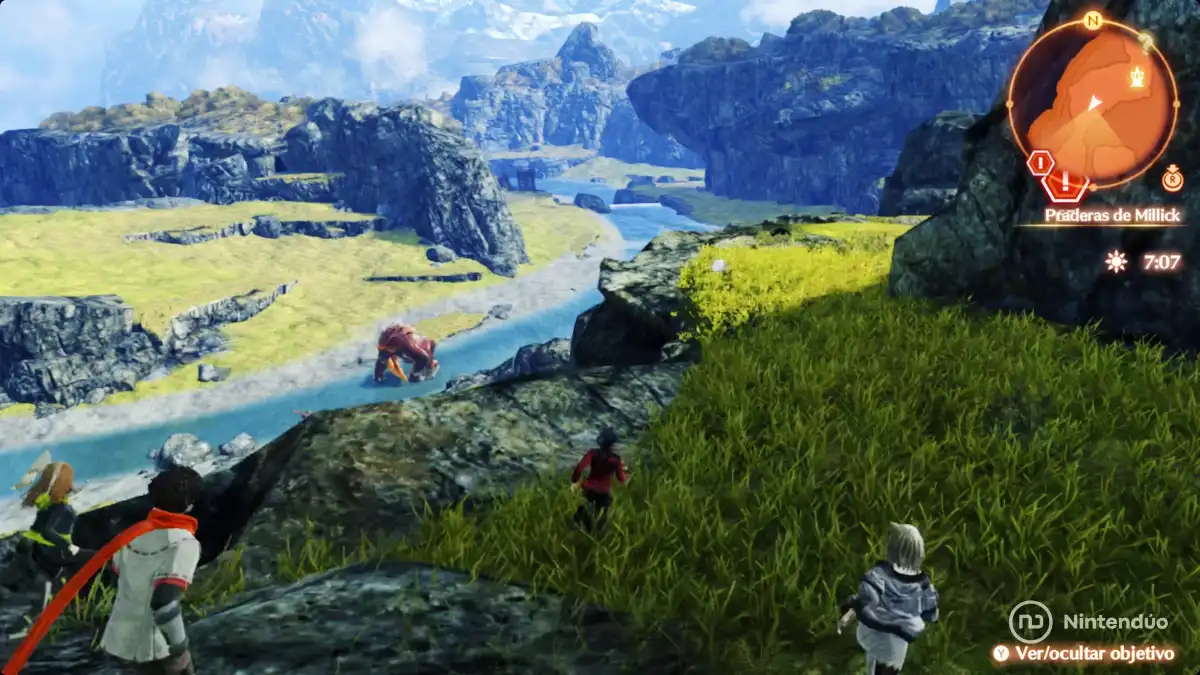Select the large red hexagon exclamation marker
The height and width of the screenshot is (675, 1200).
pos(1066,183)
